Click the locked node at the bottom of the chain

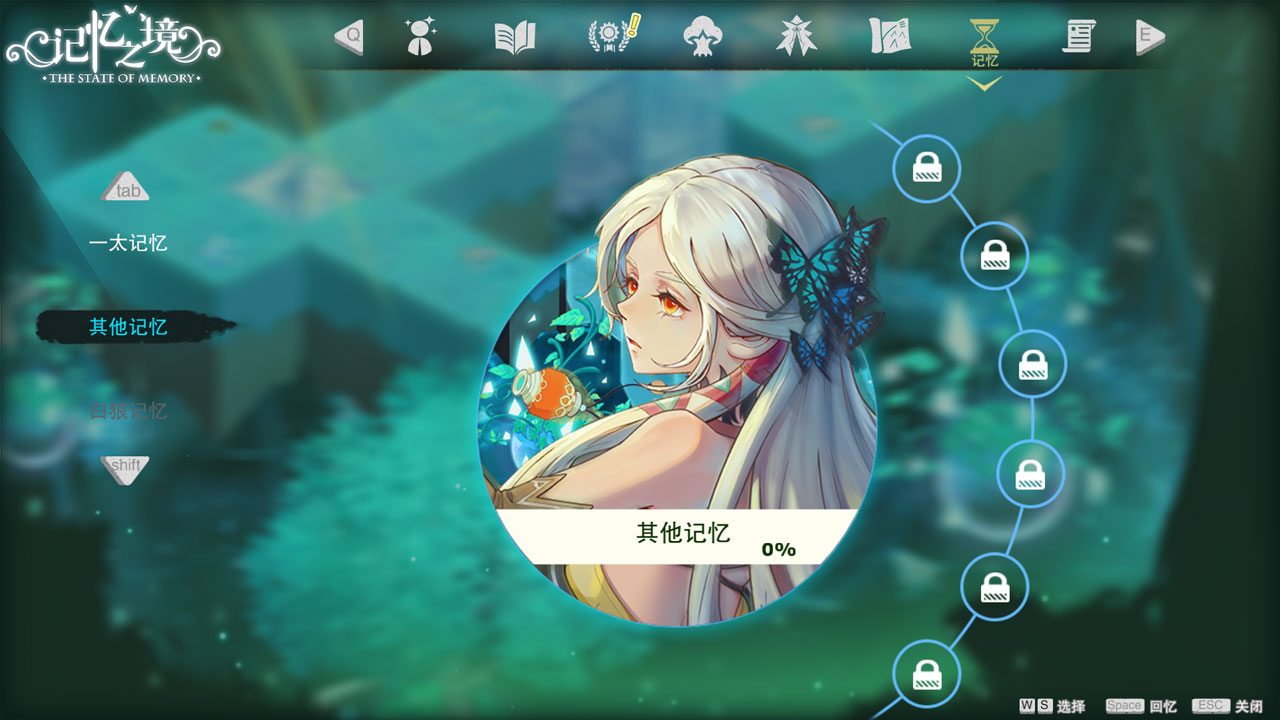click(x=925, y=674)
